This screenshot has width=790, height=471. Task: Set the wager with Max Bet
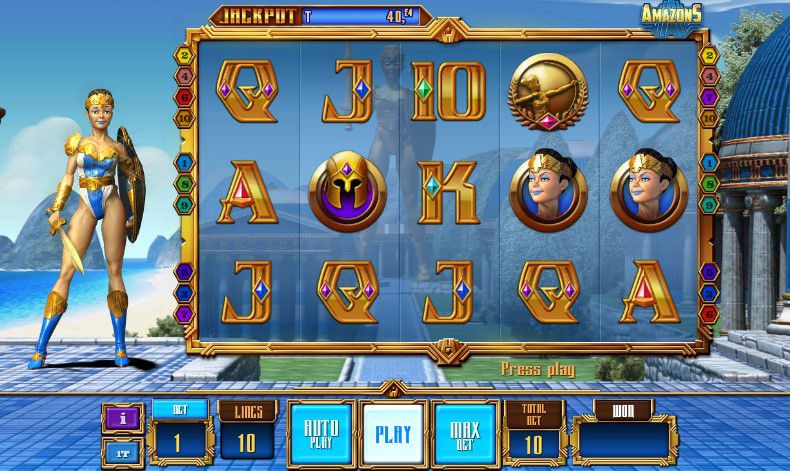pyautogui.click(x=466, y=435)
